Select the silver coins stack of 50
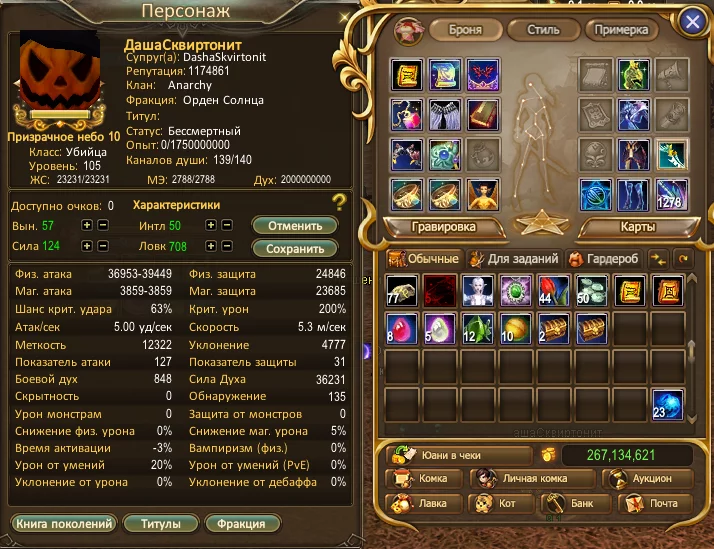This screenshot has height=549, width=714. 592,290
